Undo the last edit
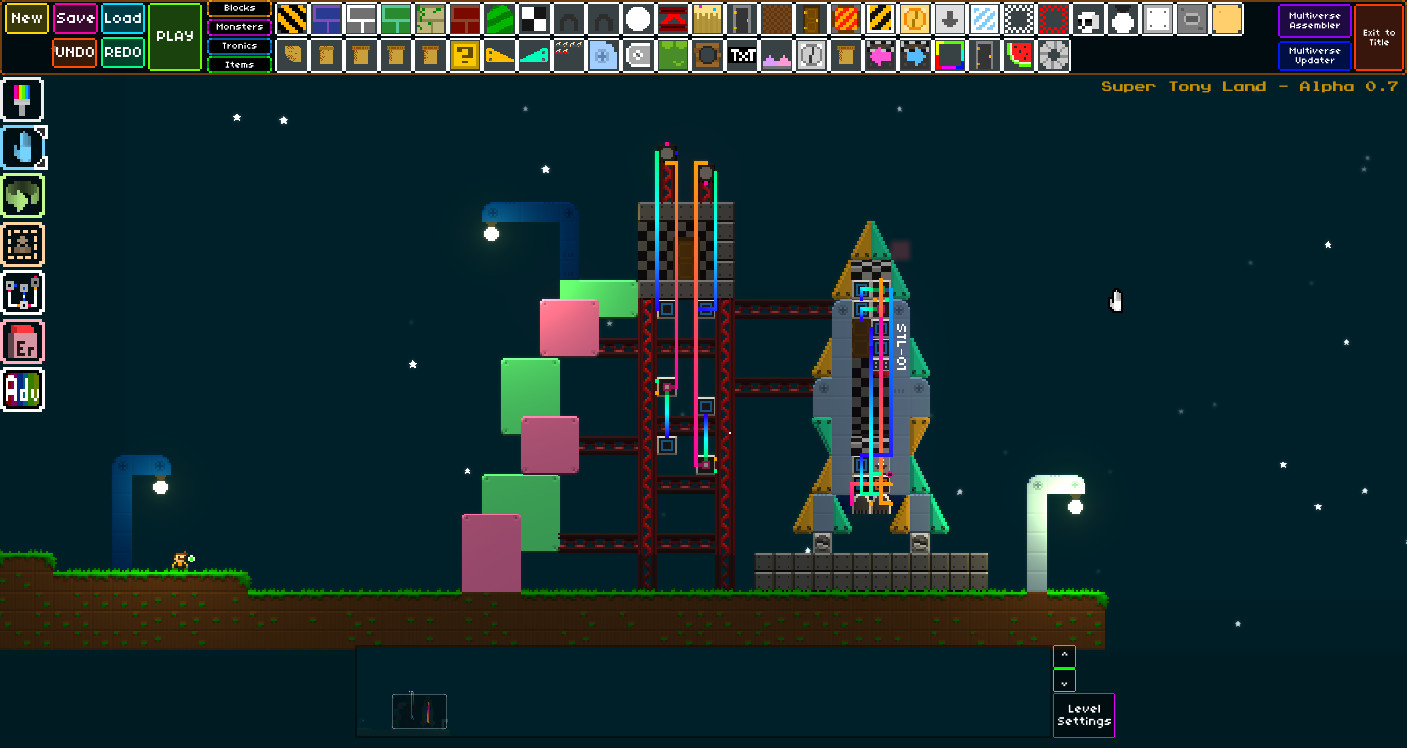 click(x=75, y=52)
